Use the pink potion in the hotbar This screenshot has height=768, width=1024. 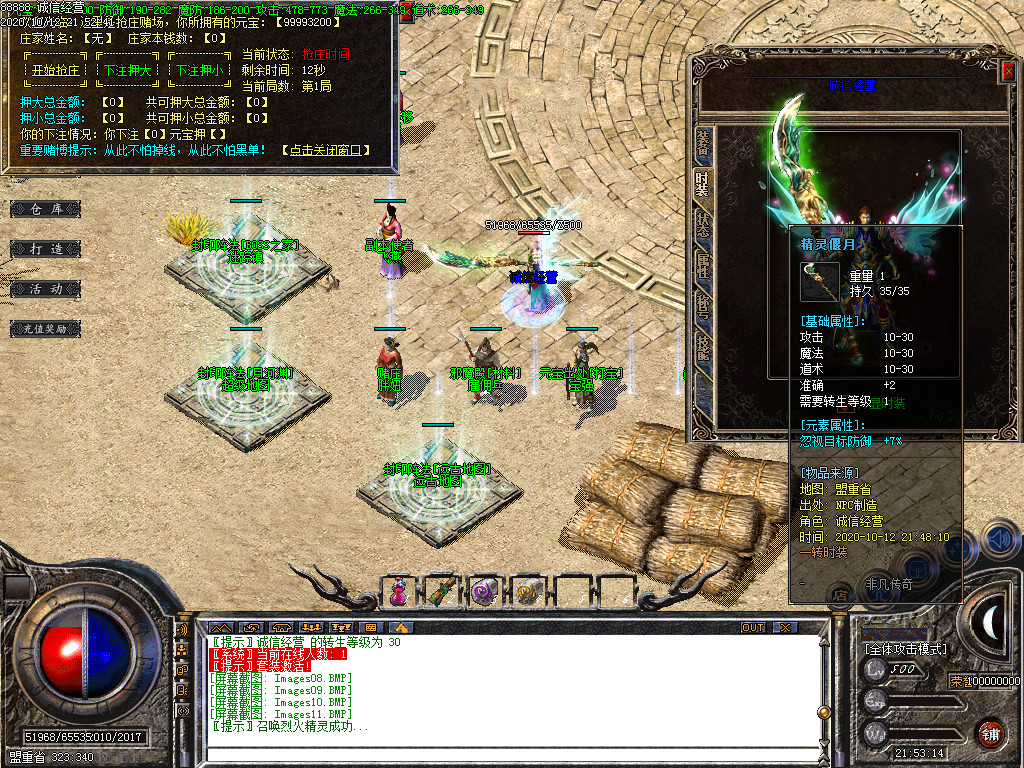(x=398, y=592)
